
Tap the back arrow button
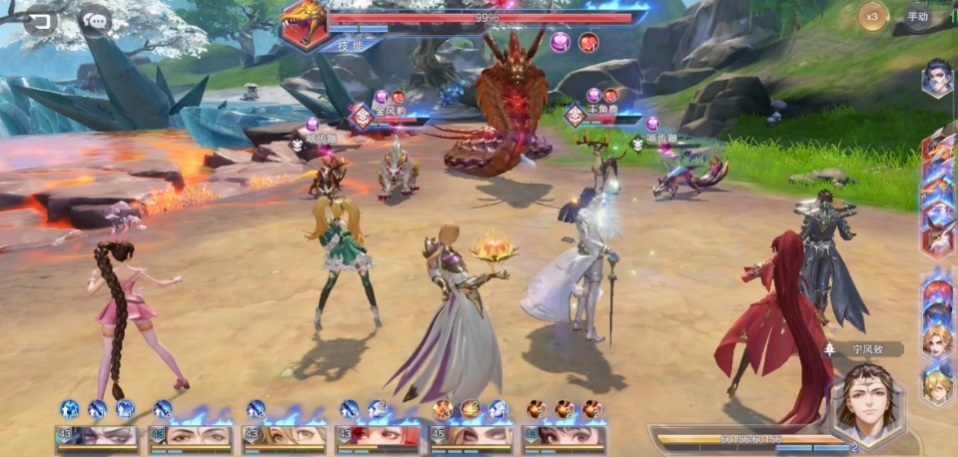(40, 20)
